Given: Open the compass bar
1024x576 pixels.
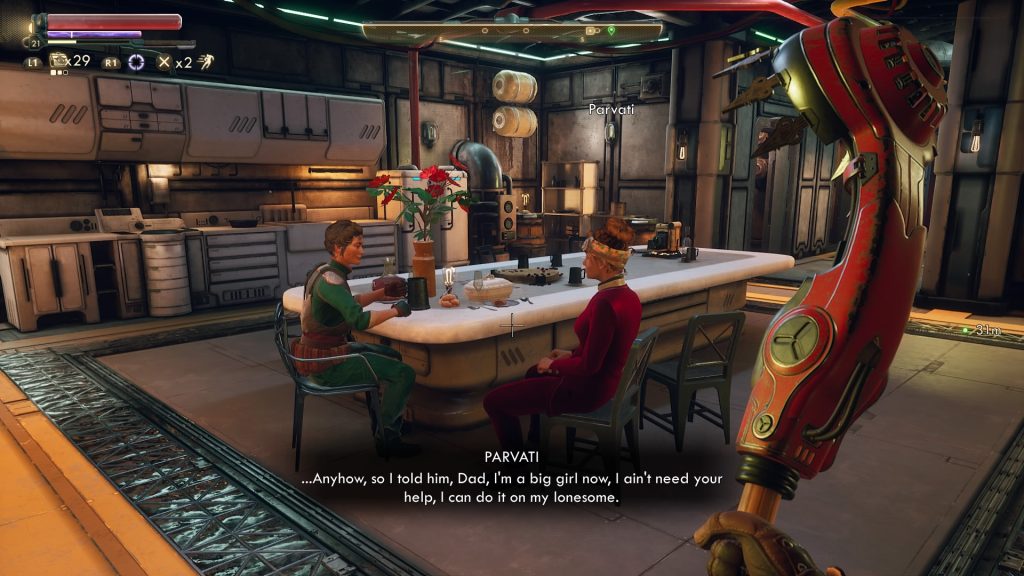Looking at the screenshot, I should coord(514,32).
